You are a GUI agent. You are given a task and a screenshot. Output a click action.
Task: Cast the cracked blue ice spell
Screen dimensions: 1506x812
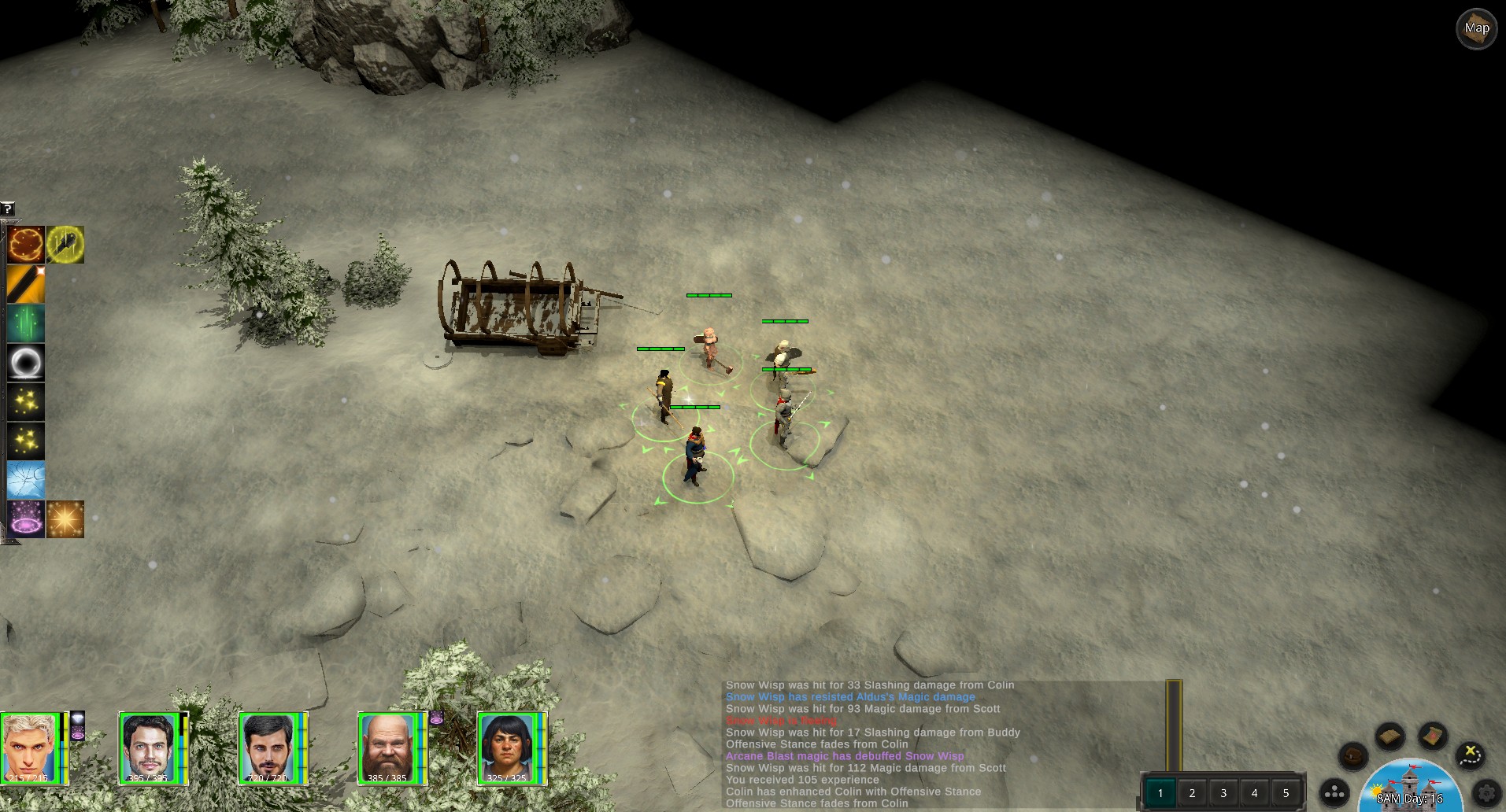pyautogui.click(x=26, y=480)
